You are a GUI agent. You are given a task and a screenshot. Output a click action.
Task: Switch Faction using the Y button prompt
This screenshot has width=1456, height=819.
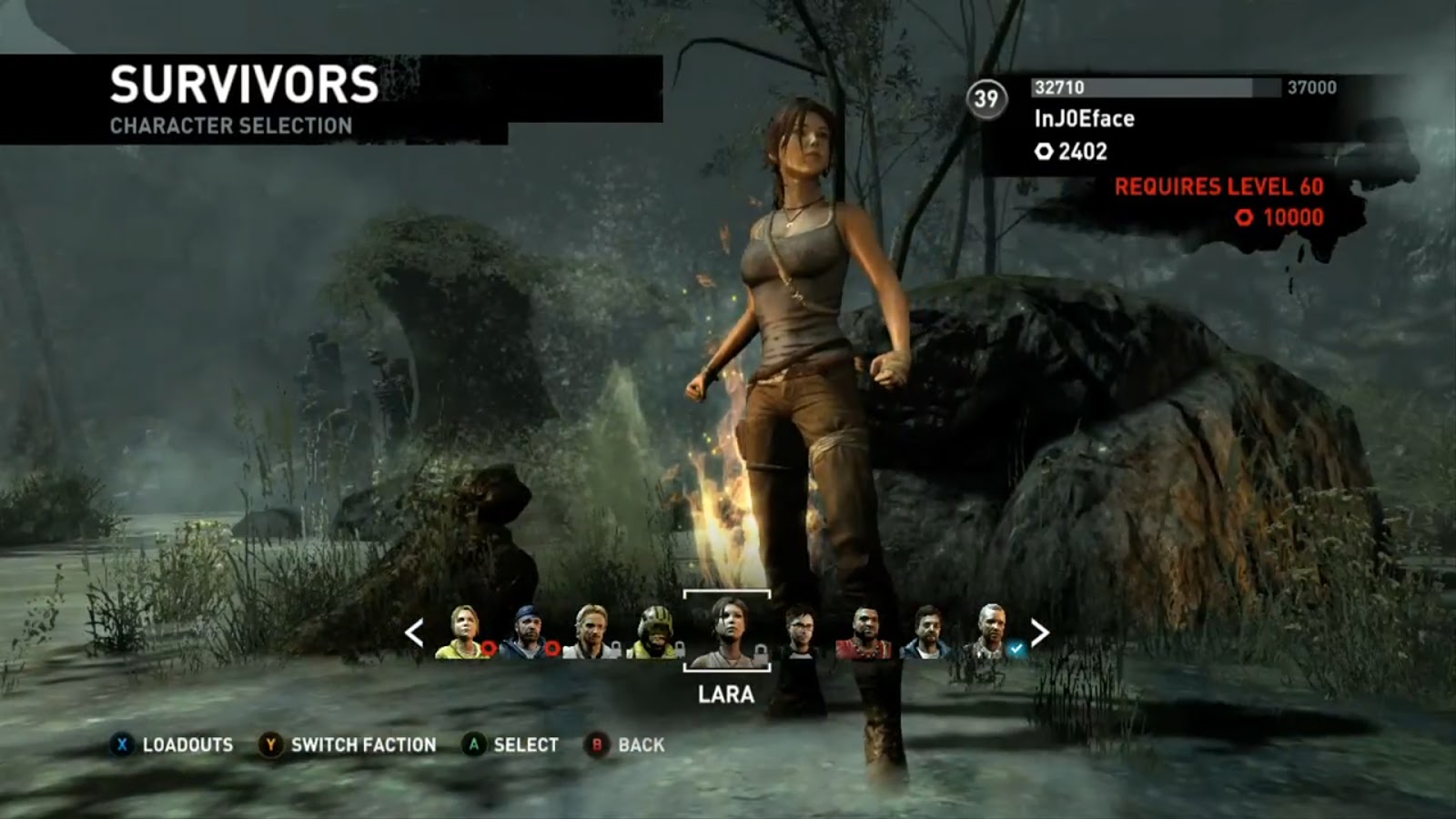268,743
